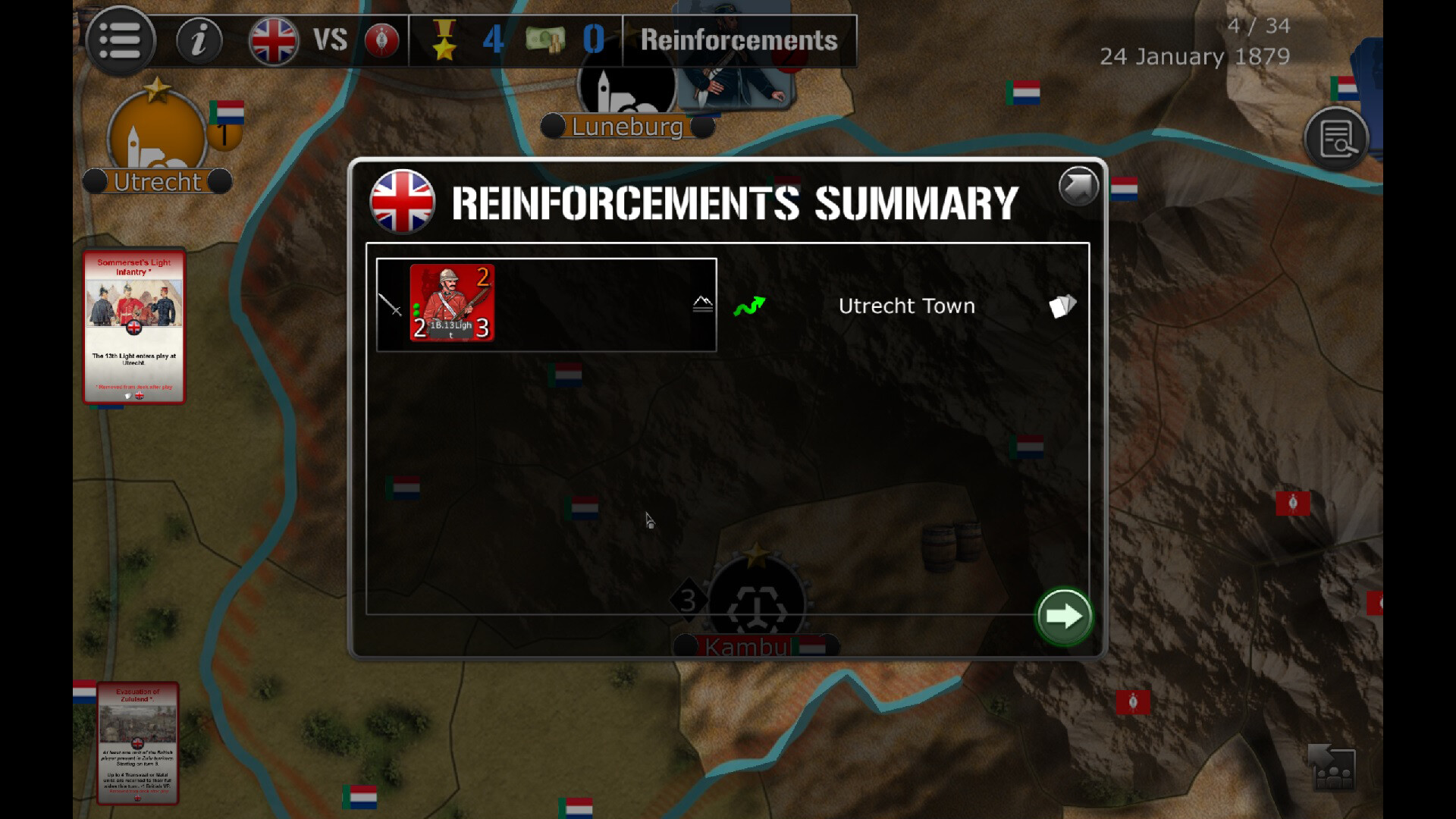
Task: Click the terrain mountain icon in the reinforcement row
Action: pos(702,302)
